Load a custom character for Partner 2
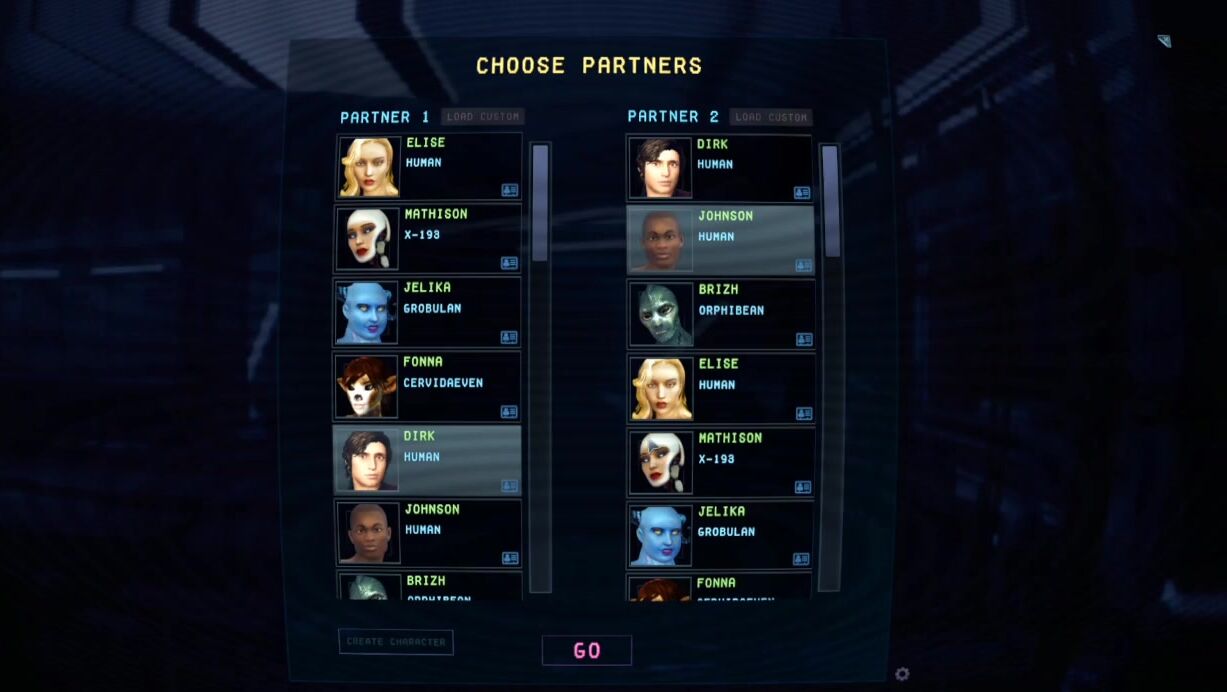 click(x=770, y=117)
